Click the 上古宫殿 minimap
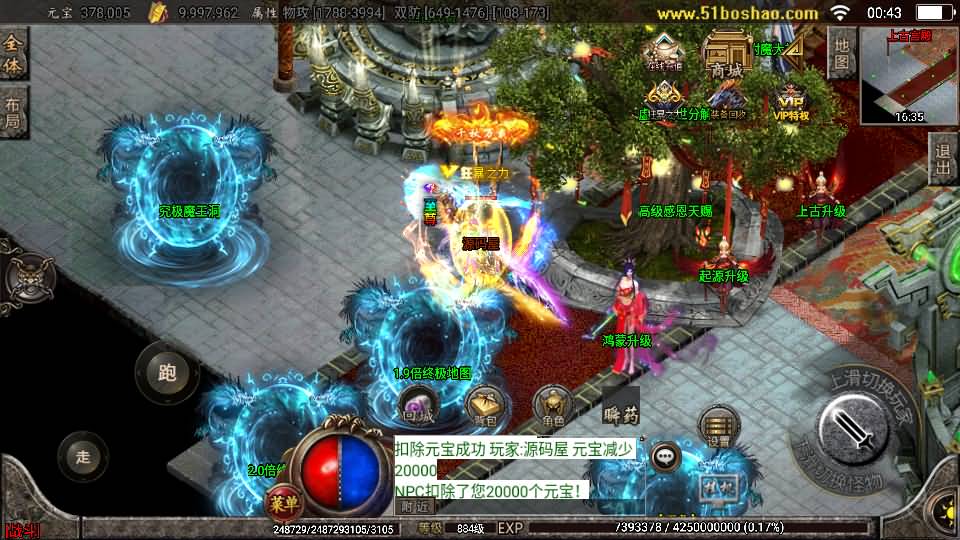 [908, 75]
